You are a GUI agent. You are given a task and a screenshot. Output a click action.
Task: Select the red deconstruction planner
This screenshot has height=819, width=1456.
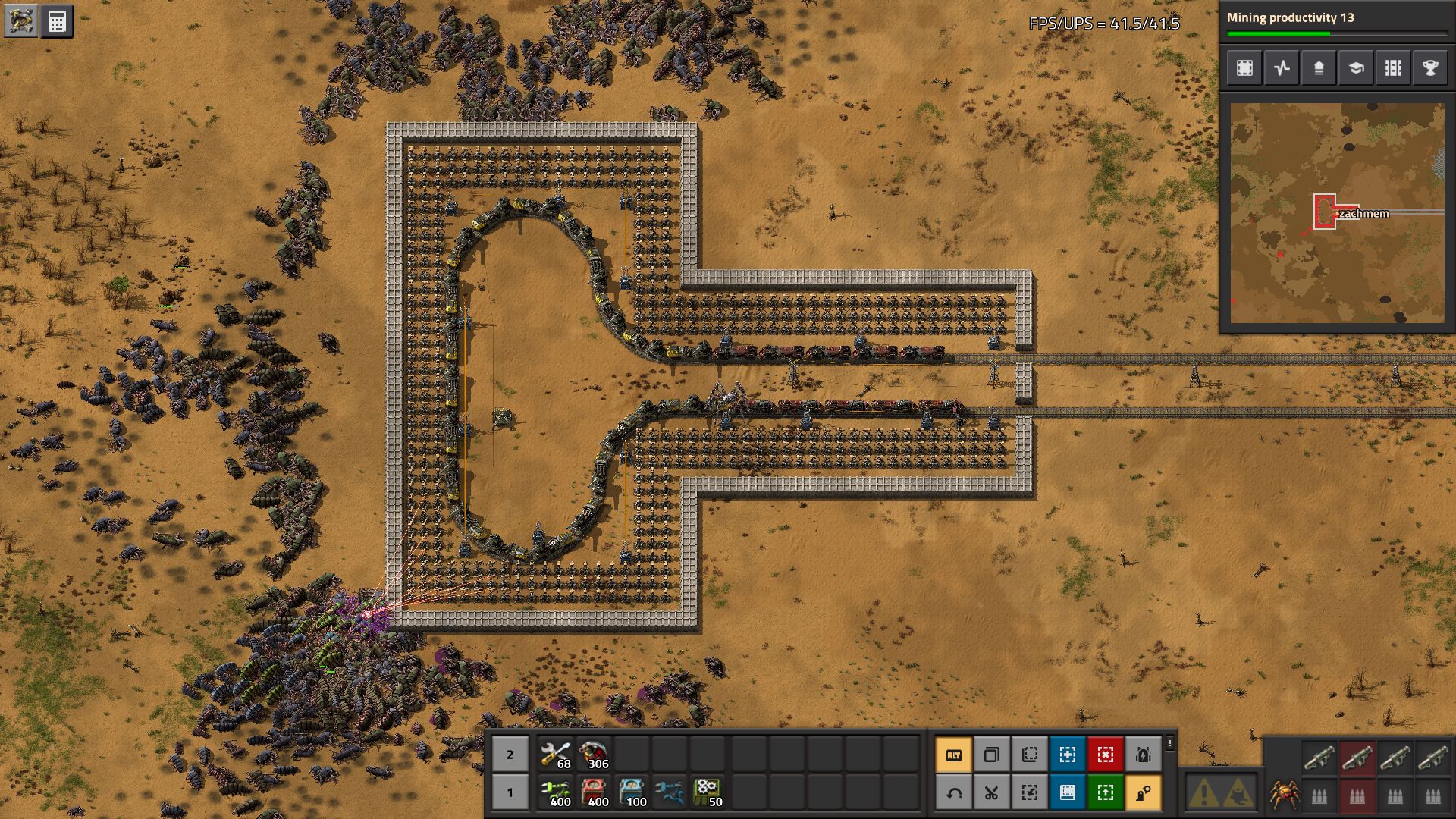coord(1106,755)
